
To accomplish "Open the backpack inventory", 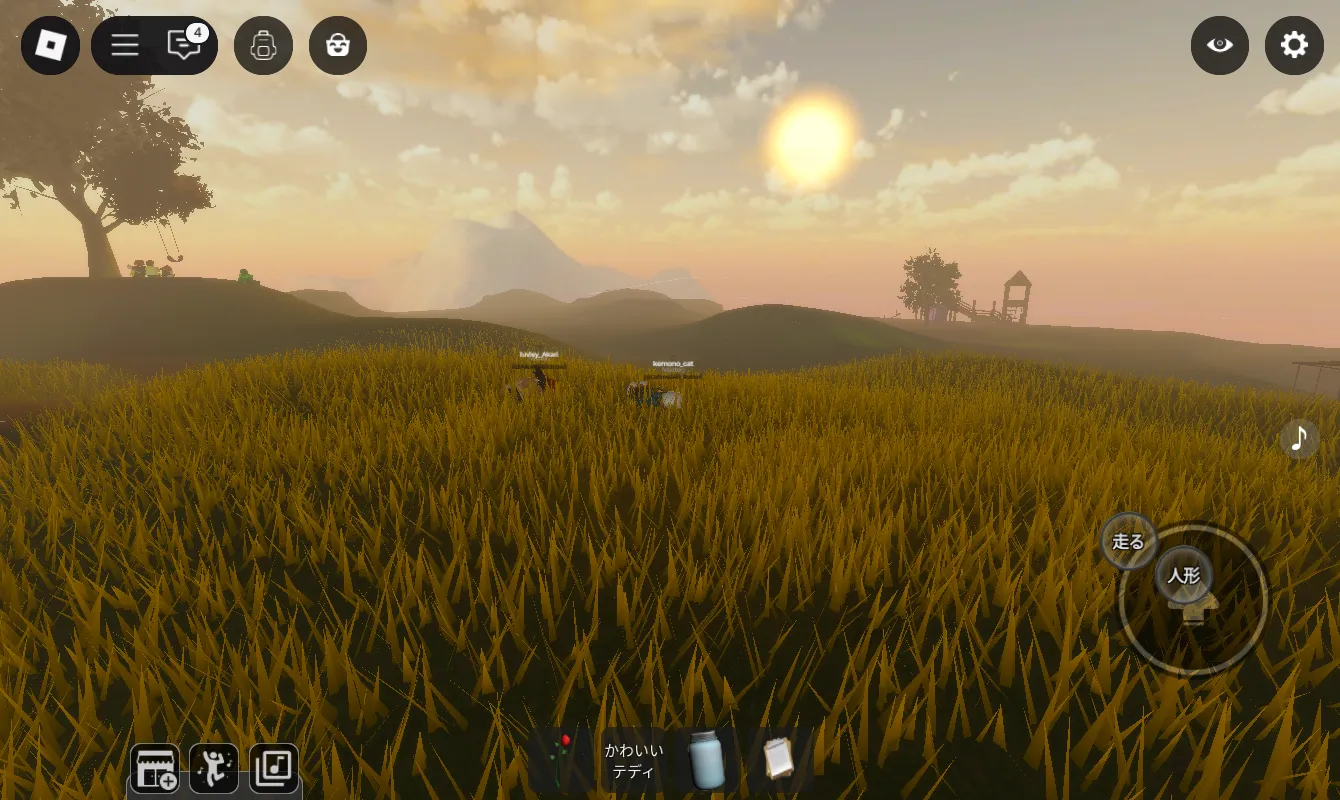I will (x=263, y=45).
